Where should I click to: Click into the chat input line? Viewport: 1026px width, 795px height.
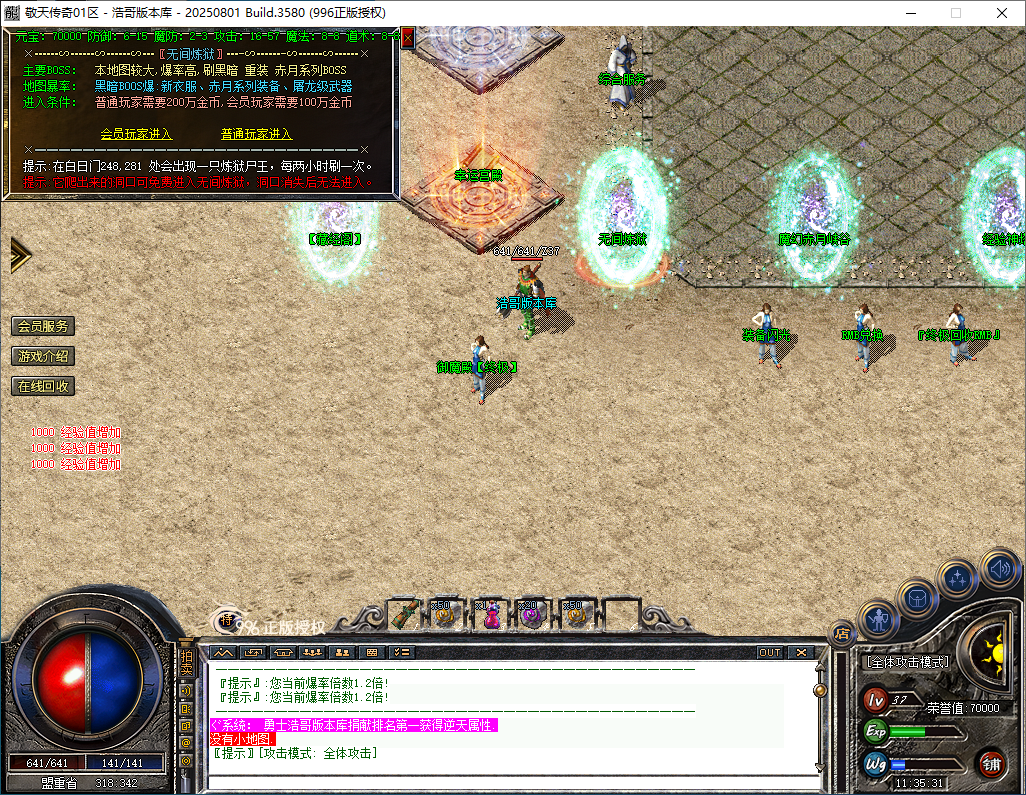[x=500, y=779]
